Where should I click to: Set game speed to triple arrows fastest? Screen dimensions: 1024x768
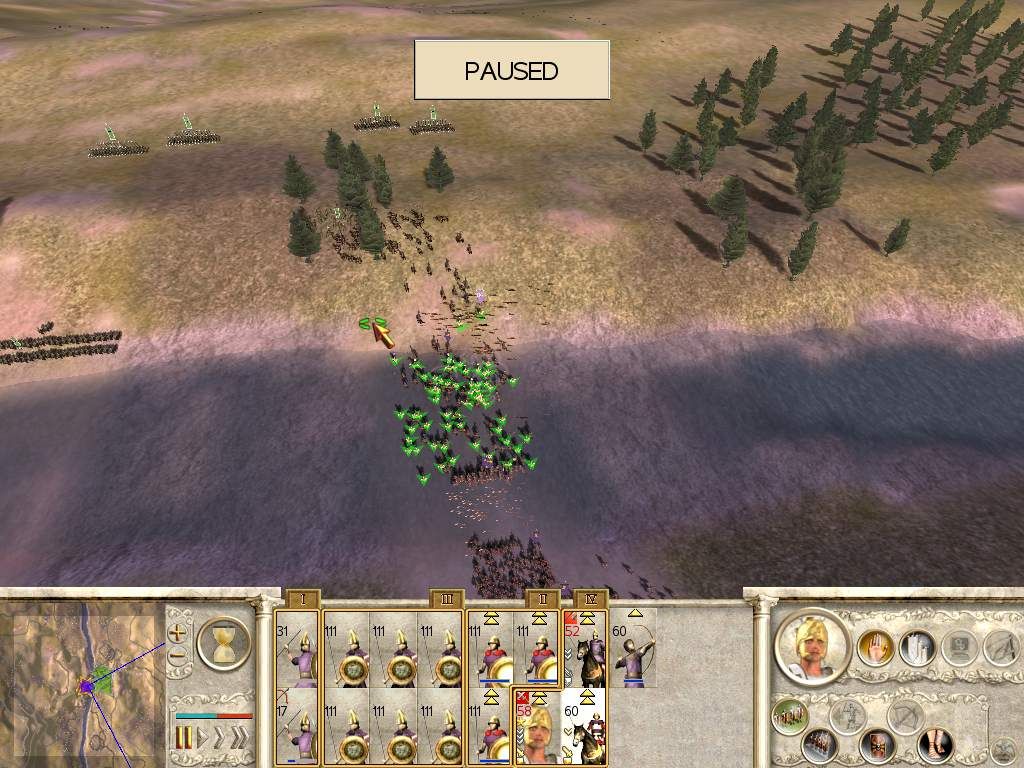point(238,738)
